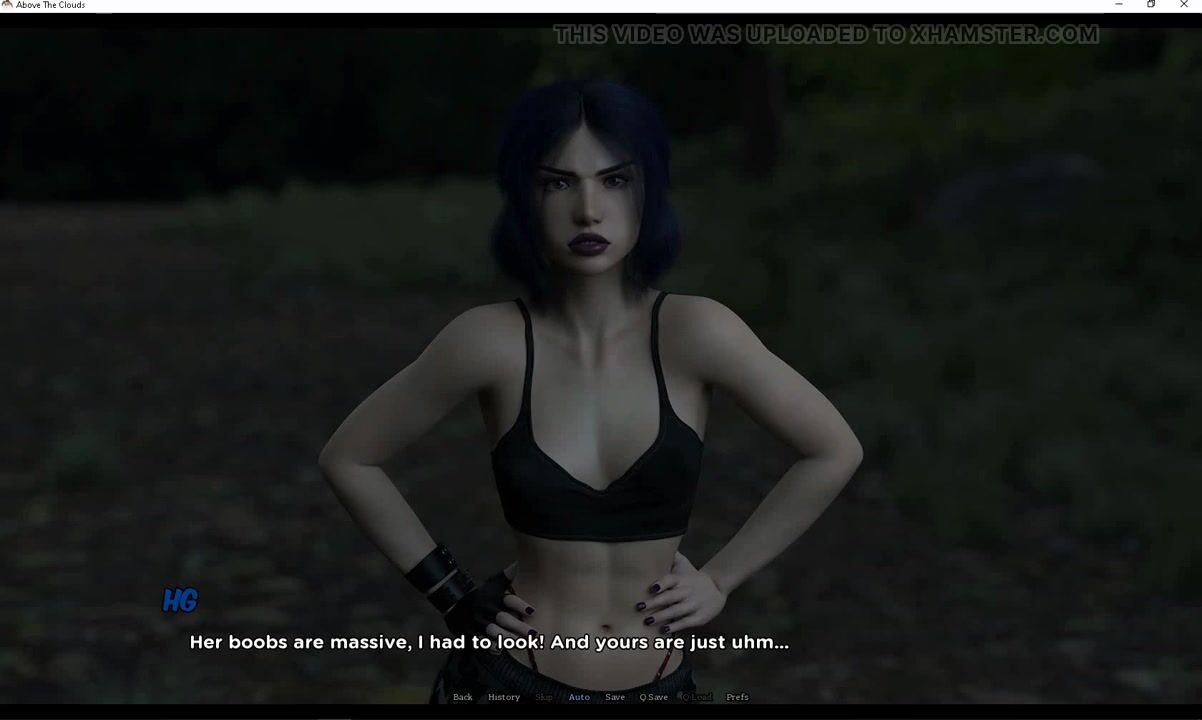Screen dimensions: 1202x720
Task: Quick save with Q.Save
Action: pyautogui.click(x=654, y=697)
